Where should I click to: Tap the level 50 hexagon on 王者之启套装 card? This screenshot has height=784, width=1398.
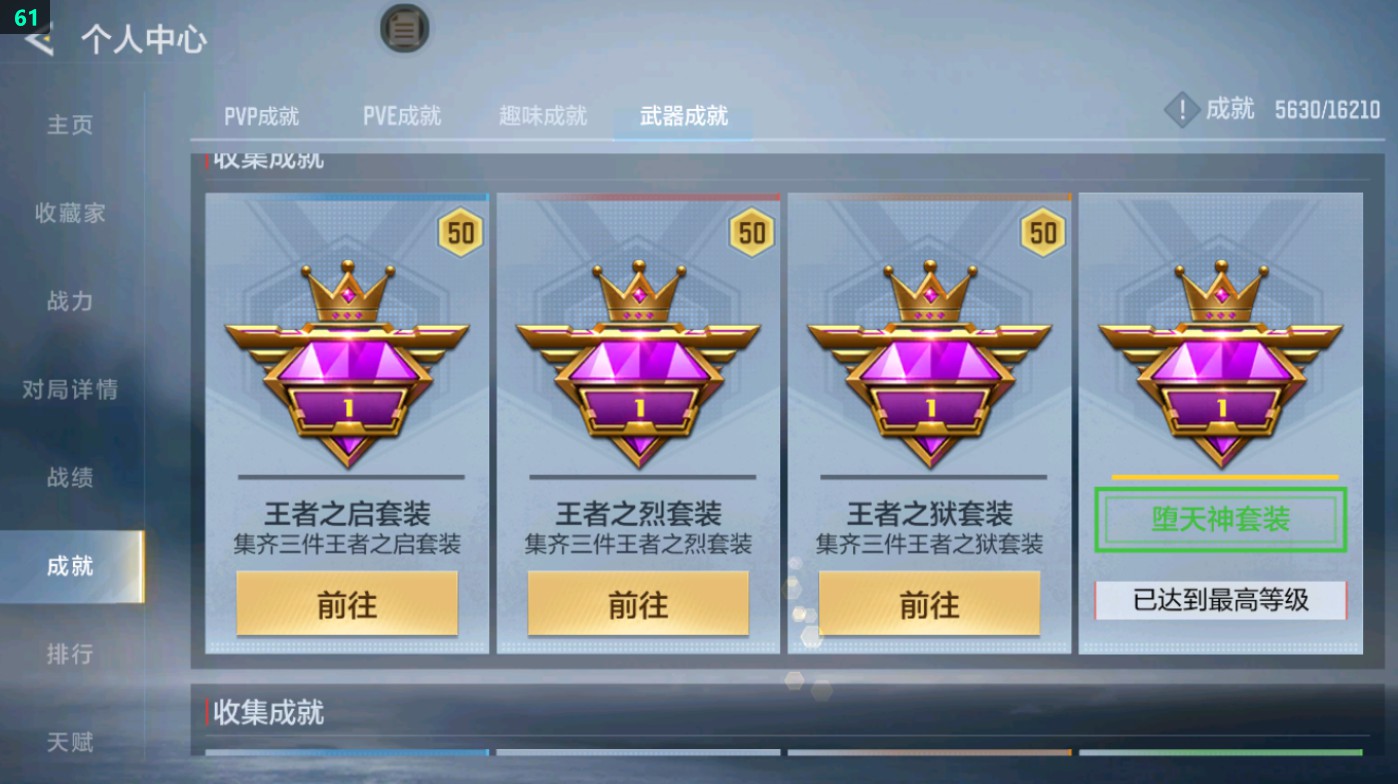pyautogui.click(x=460, y=232)
